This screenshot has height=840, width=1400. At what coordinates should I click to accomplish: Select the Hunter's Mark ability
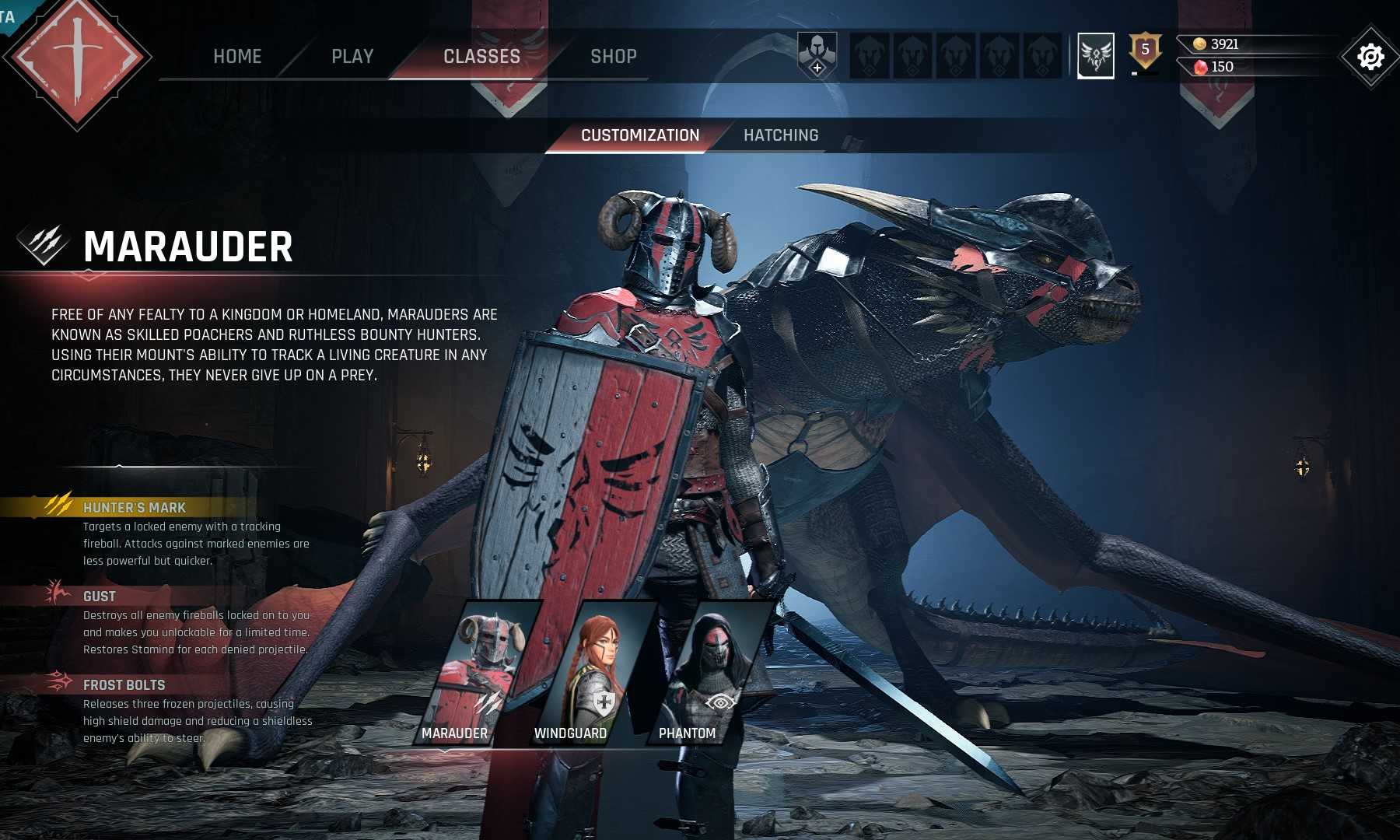134,508
